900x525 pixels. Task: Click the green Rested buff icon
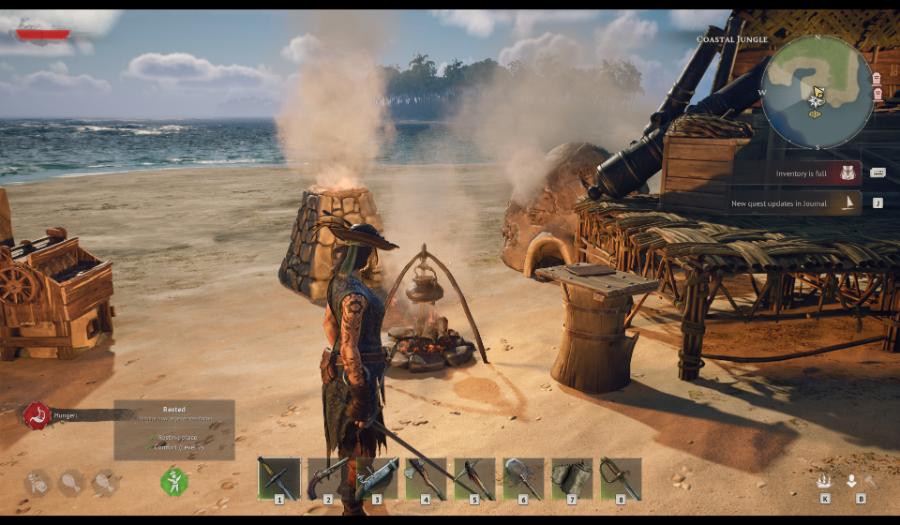coord(174,482)
